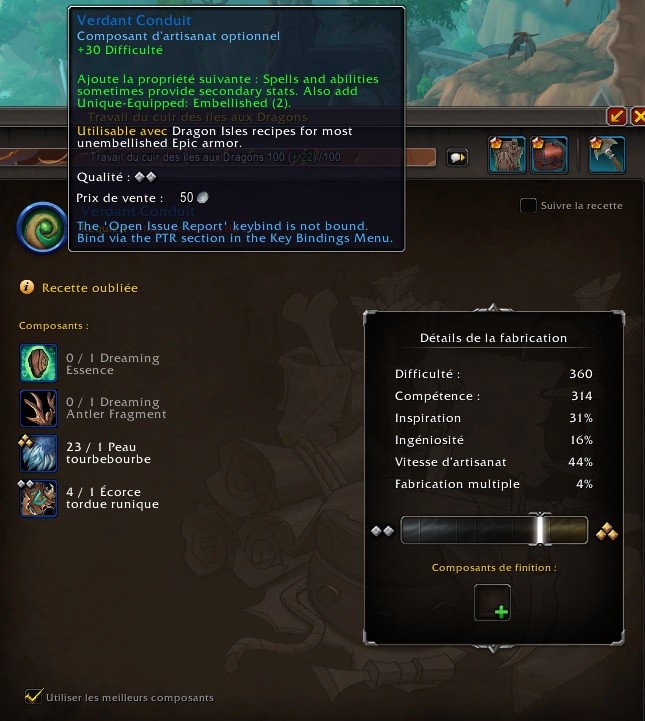The height and width of the screenshot is (721, 645).
Task: Add a finishing reagent in the empty slot
Action: (x=492, y=602)
